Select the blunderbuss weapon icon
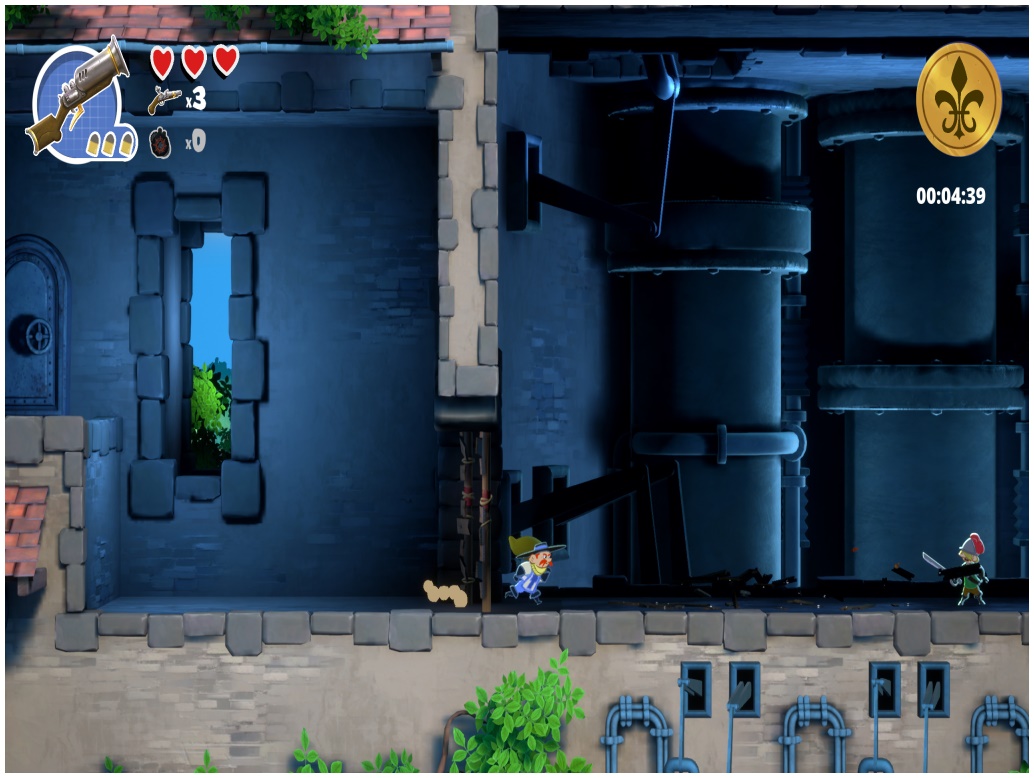 click(x=78, y=98)
